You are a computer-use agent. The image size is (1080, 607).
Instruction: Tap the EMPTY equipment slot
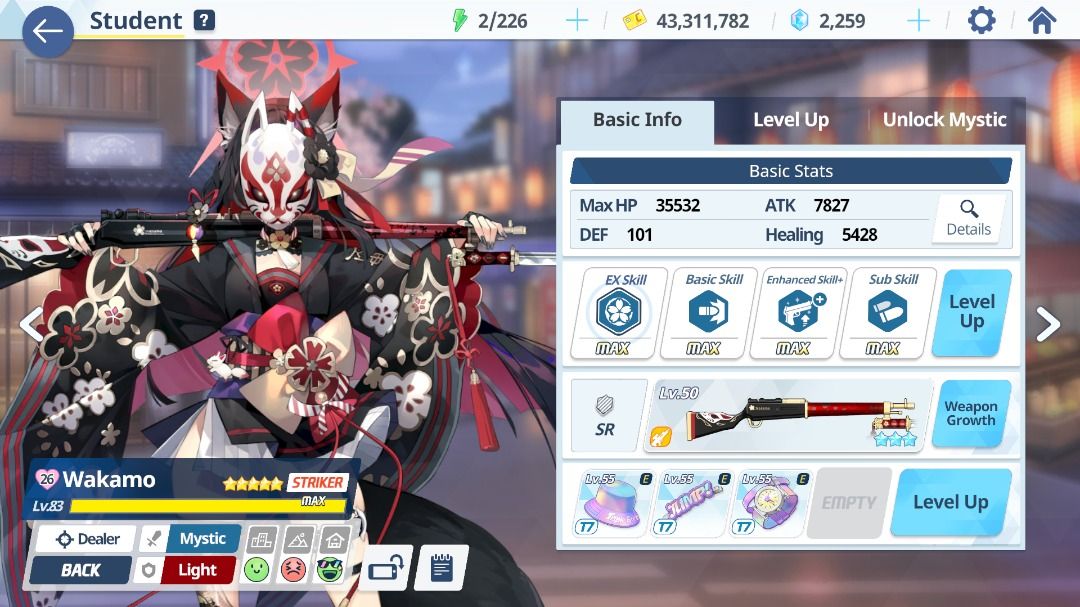pyautogui.click(x=848, y=503)
